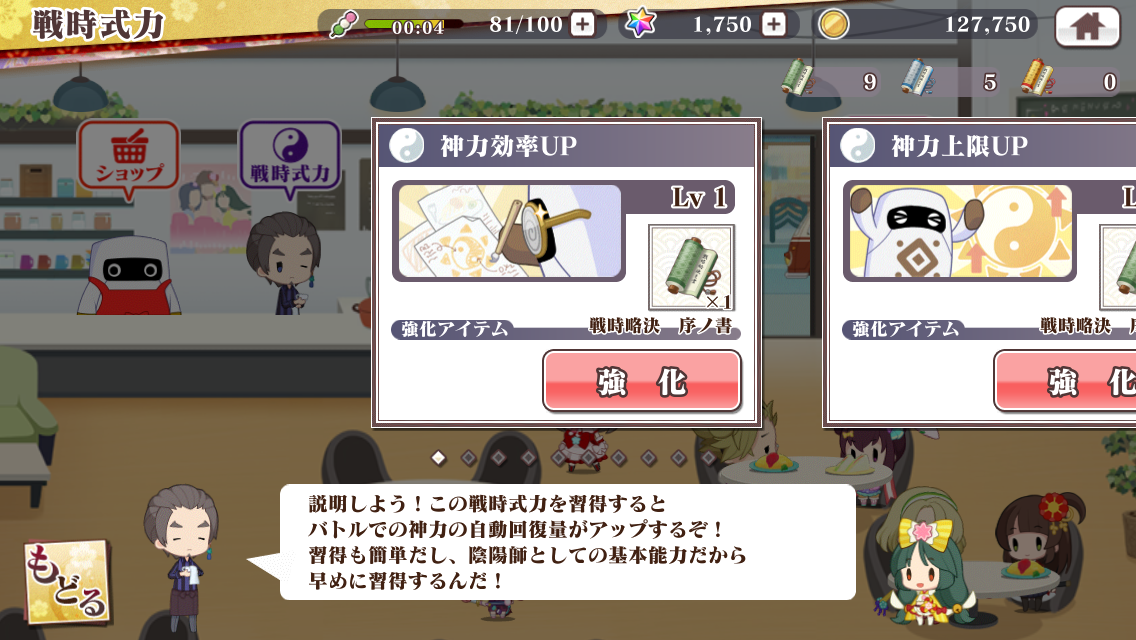Screen dimensions: 1136x640
Task: Strengthen the 神力効率UP skill
Action: pos(641,381)
